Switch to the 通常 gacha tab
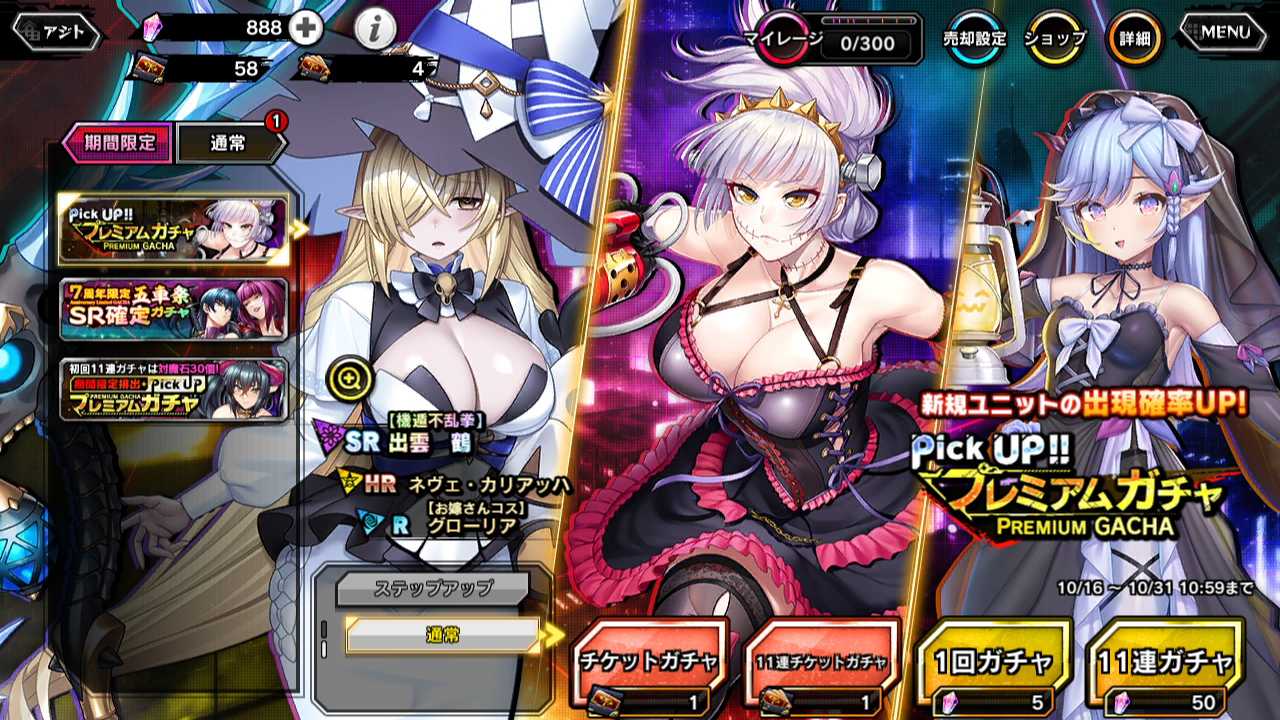 pos(229,144)
